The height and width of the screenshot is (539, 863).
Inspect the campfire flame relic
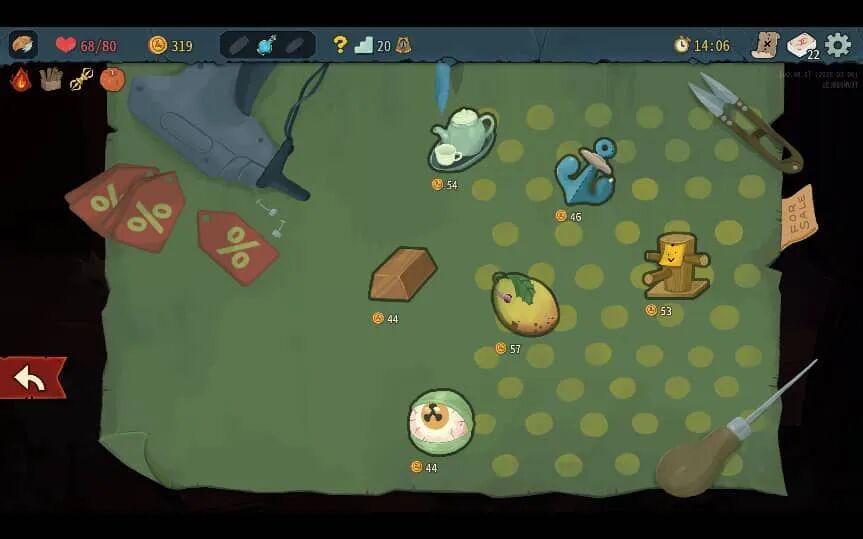[x=21, y=79]
